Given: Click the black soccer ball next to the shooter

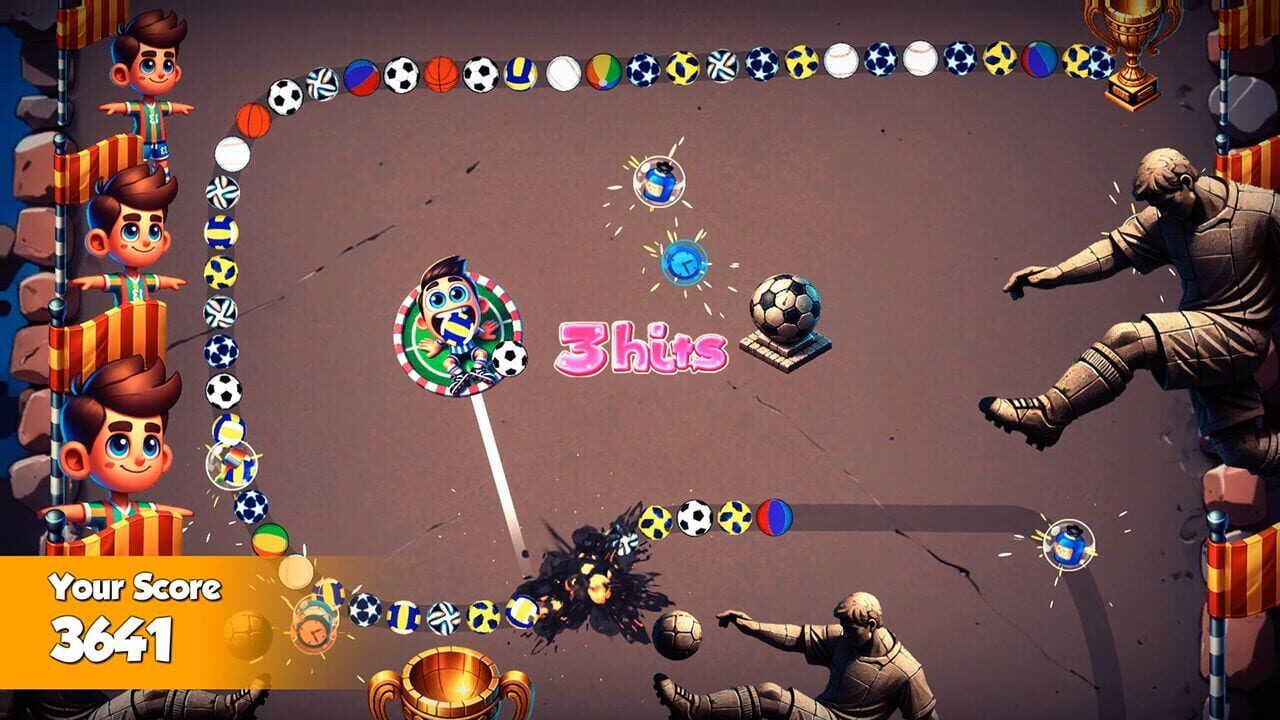Looking at the screenshot, I should coord(508,360).
